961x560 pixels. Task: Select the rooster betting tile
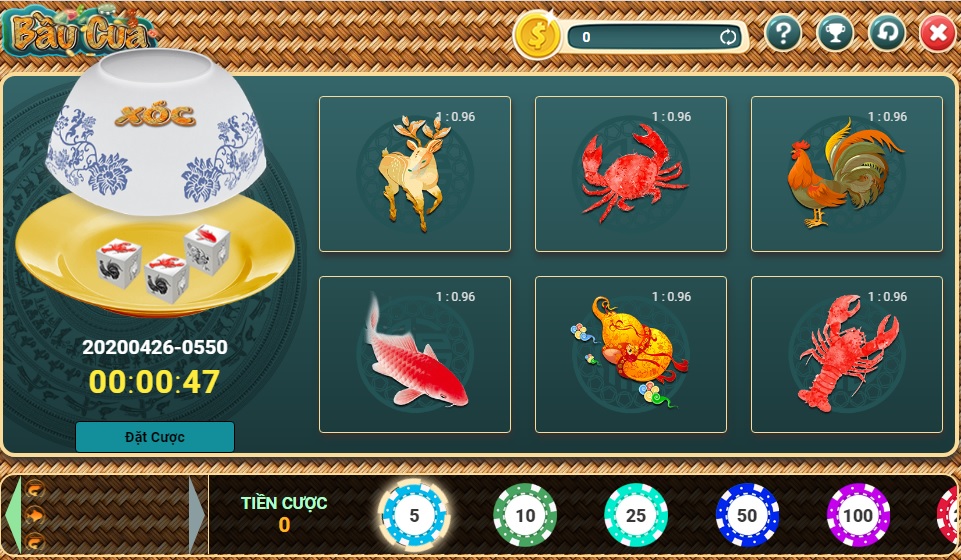point(846,174)
